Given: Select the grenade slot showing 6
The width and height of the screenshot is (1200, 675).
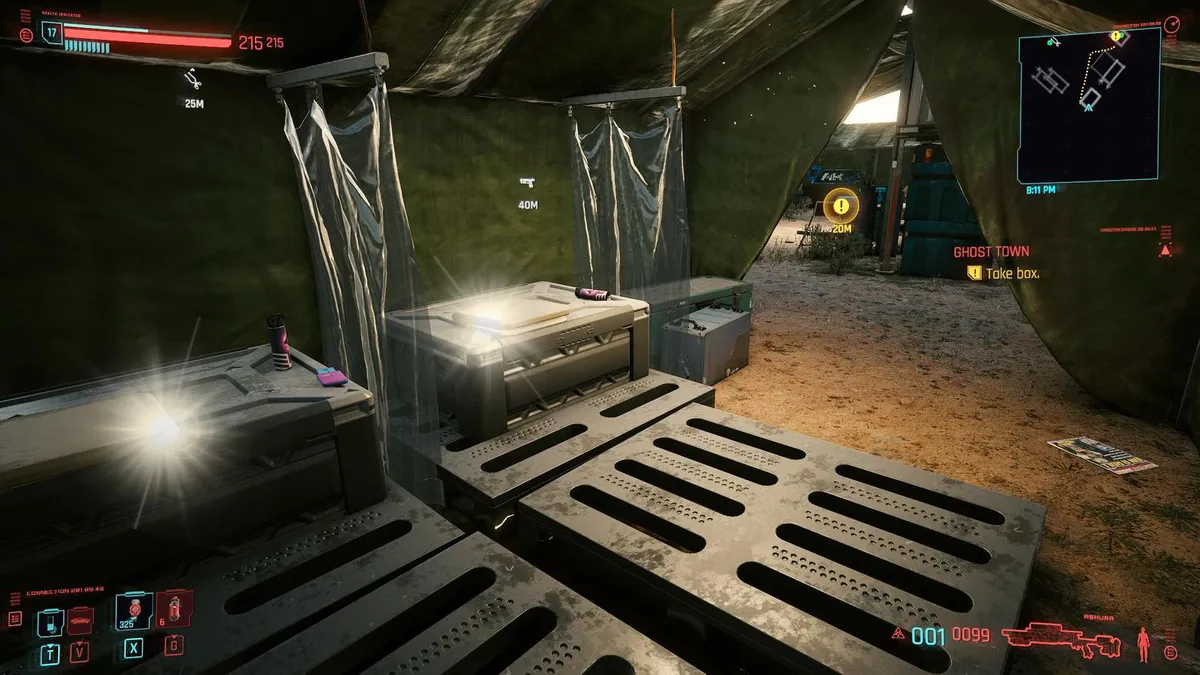Looking at the screenshot, I should tap(173, 610).
